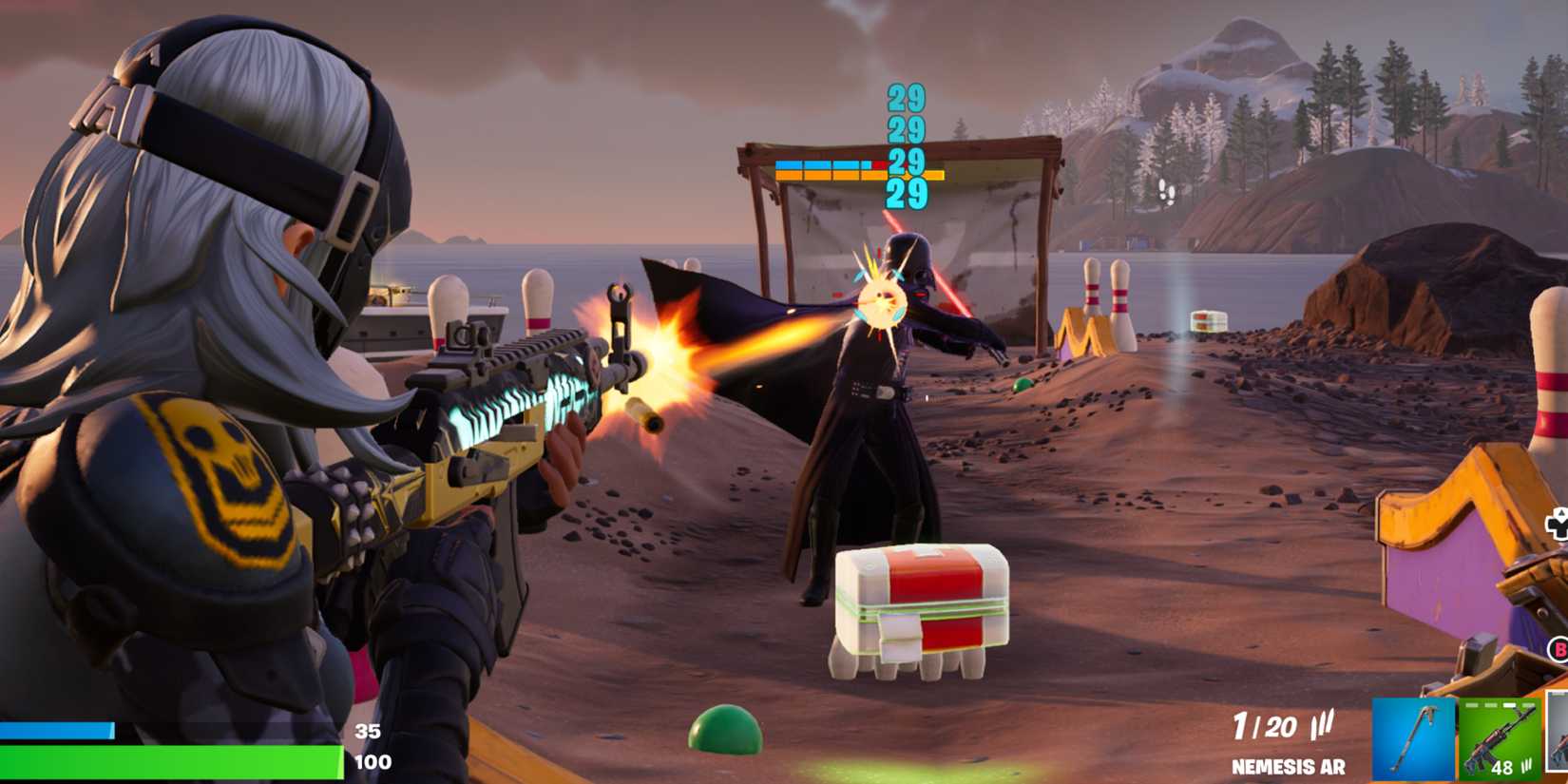This screenshot has width=1568, height=784.
Task: Select the pickaxe slot in the hotbar
Action: pyautogui.click(x=1414, y=738)
